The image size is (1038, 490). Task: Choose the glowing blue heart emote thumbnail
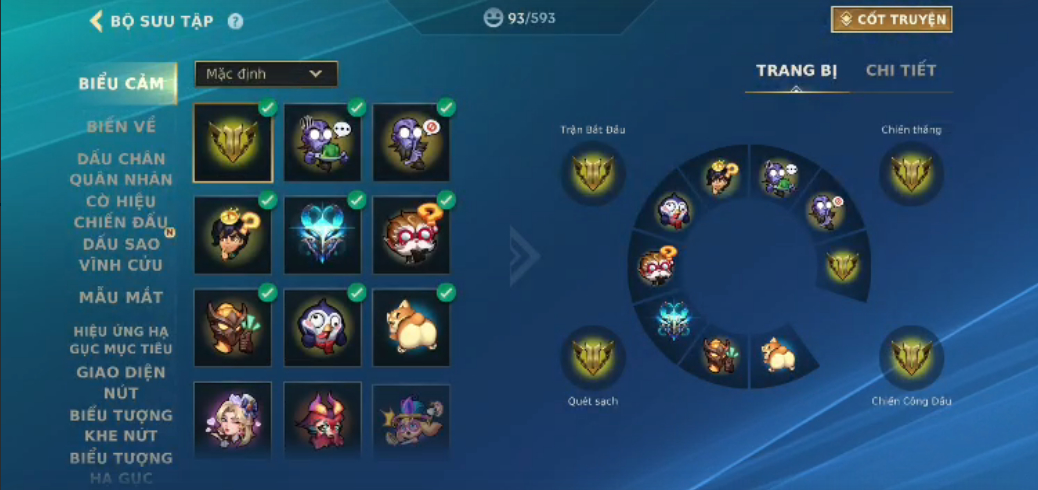tap(322, 235)
